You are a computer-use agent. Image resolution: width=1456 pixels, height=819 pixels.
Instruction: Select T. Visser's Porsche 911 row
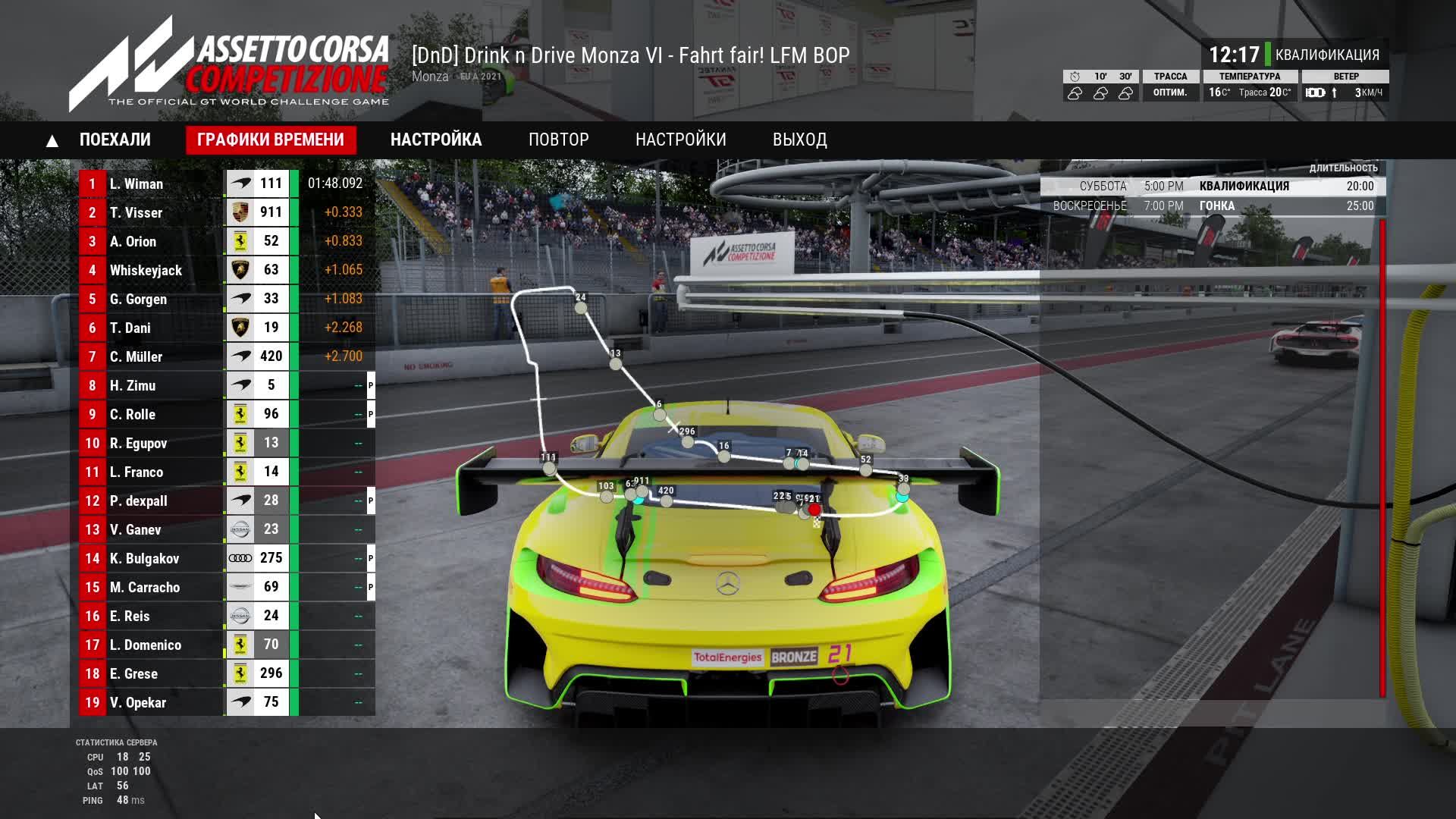[226, 212]
